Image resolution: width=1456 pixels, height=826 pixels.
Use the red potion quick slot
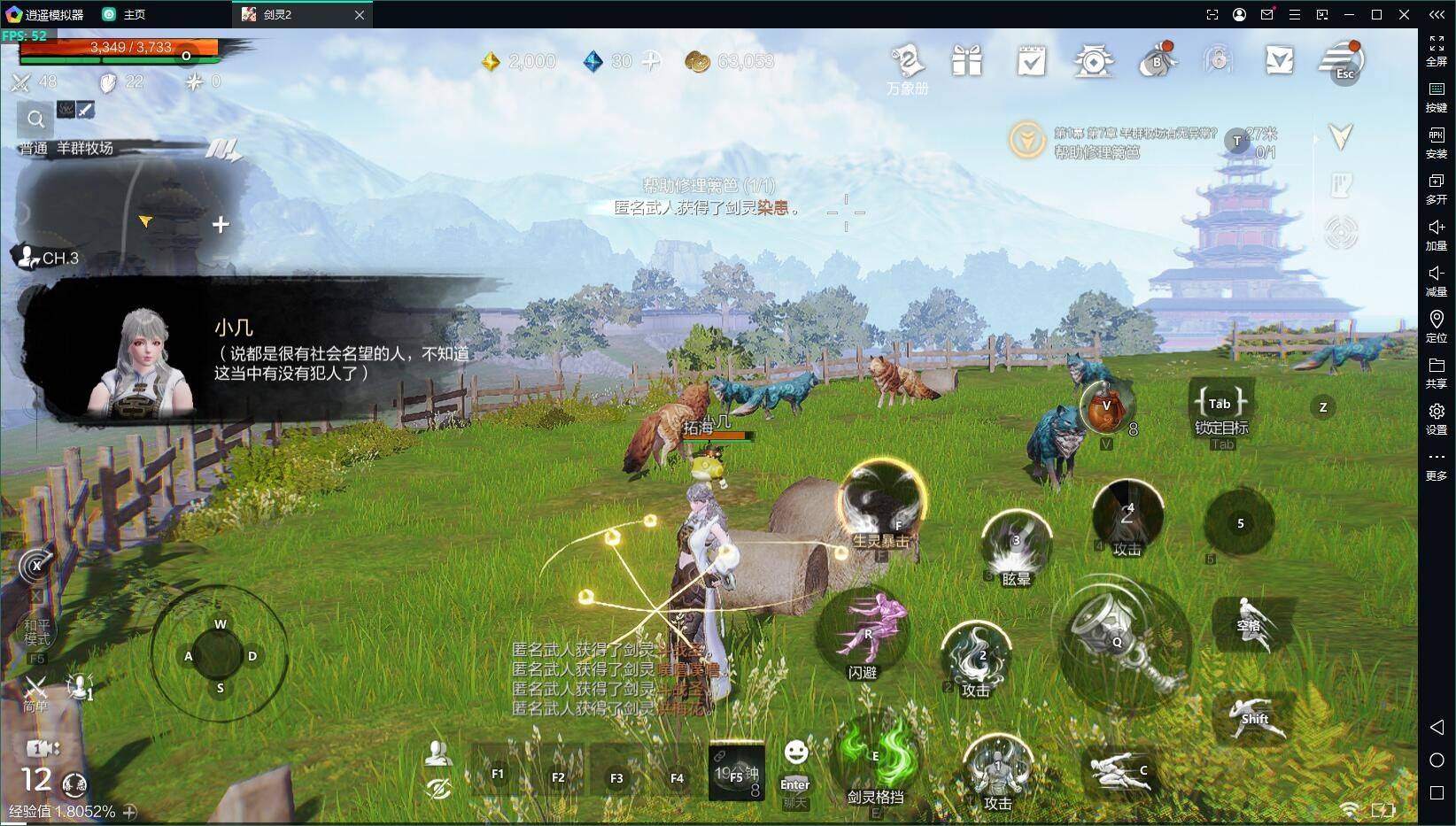coord(1105,407)
